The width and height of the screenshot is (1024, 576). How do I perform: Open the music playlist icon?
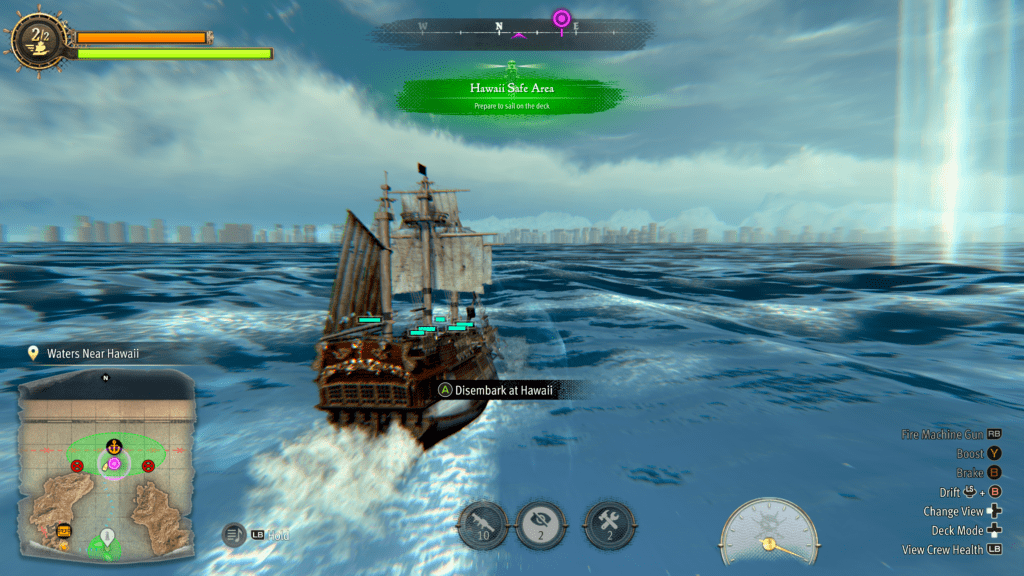233,535
